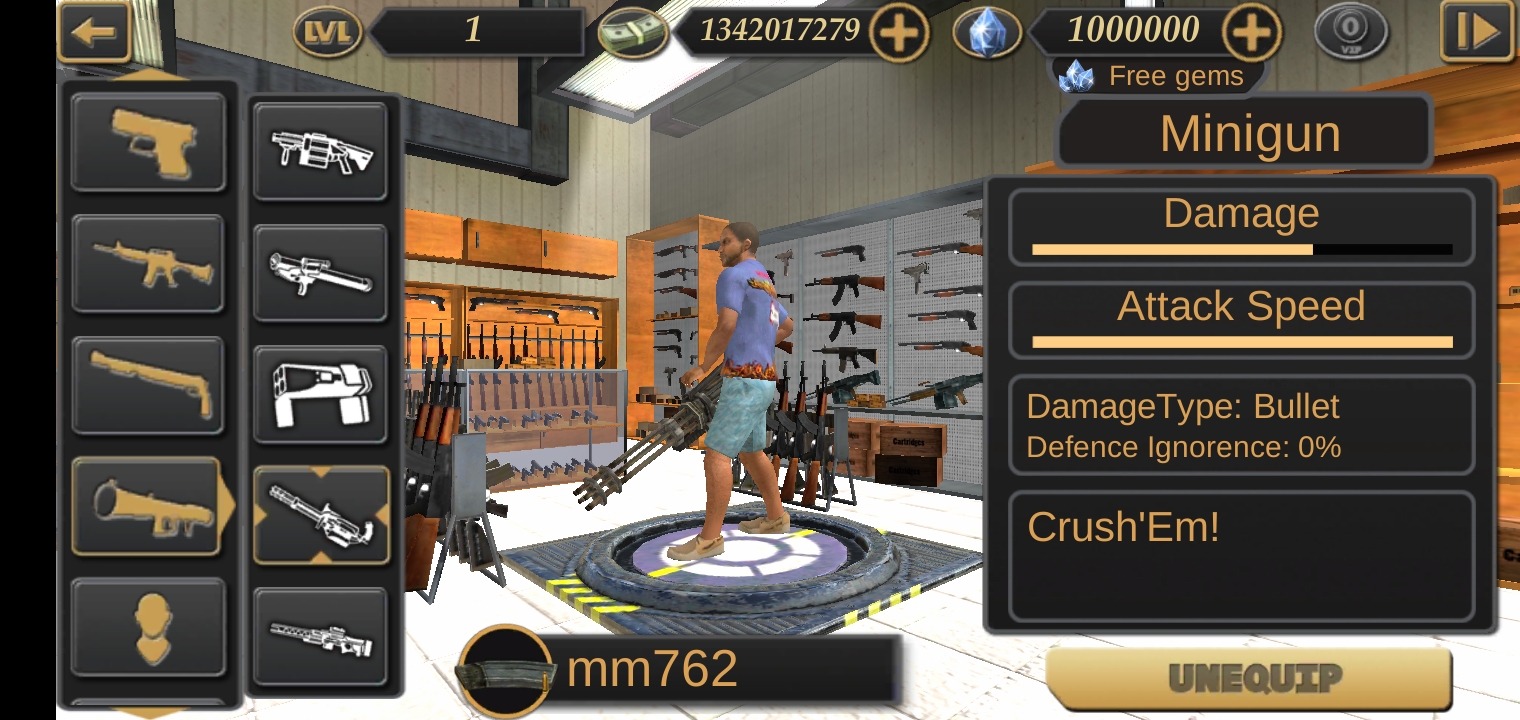
Task: Go back using the arrow button
Action: click(x=94, y=32)
